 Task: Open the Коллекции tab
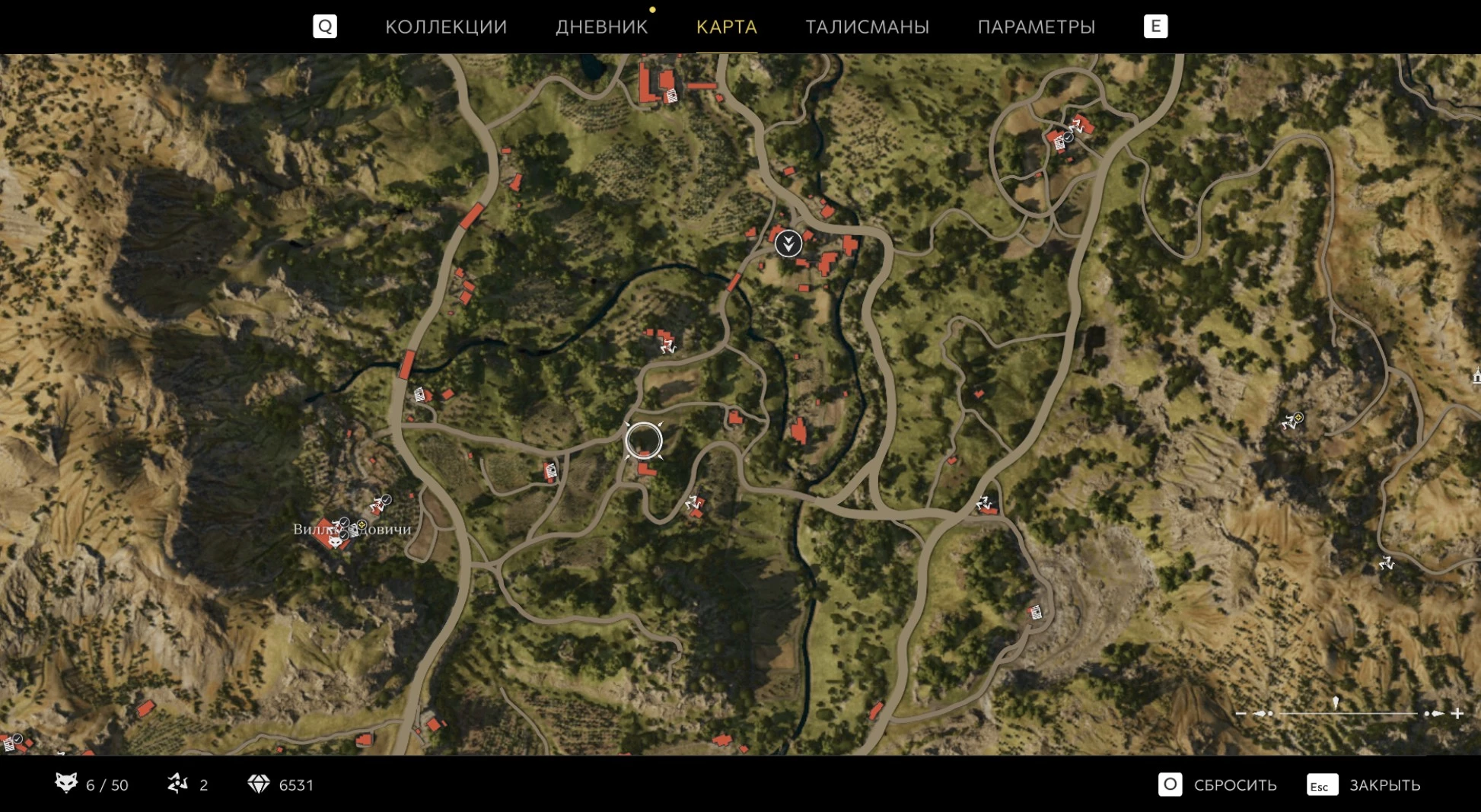pos(446,27)
